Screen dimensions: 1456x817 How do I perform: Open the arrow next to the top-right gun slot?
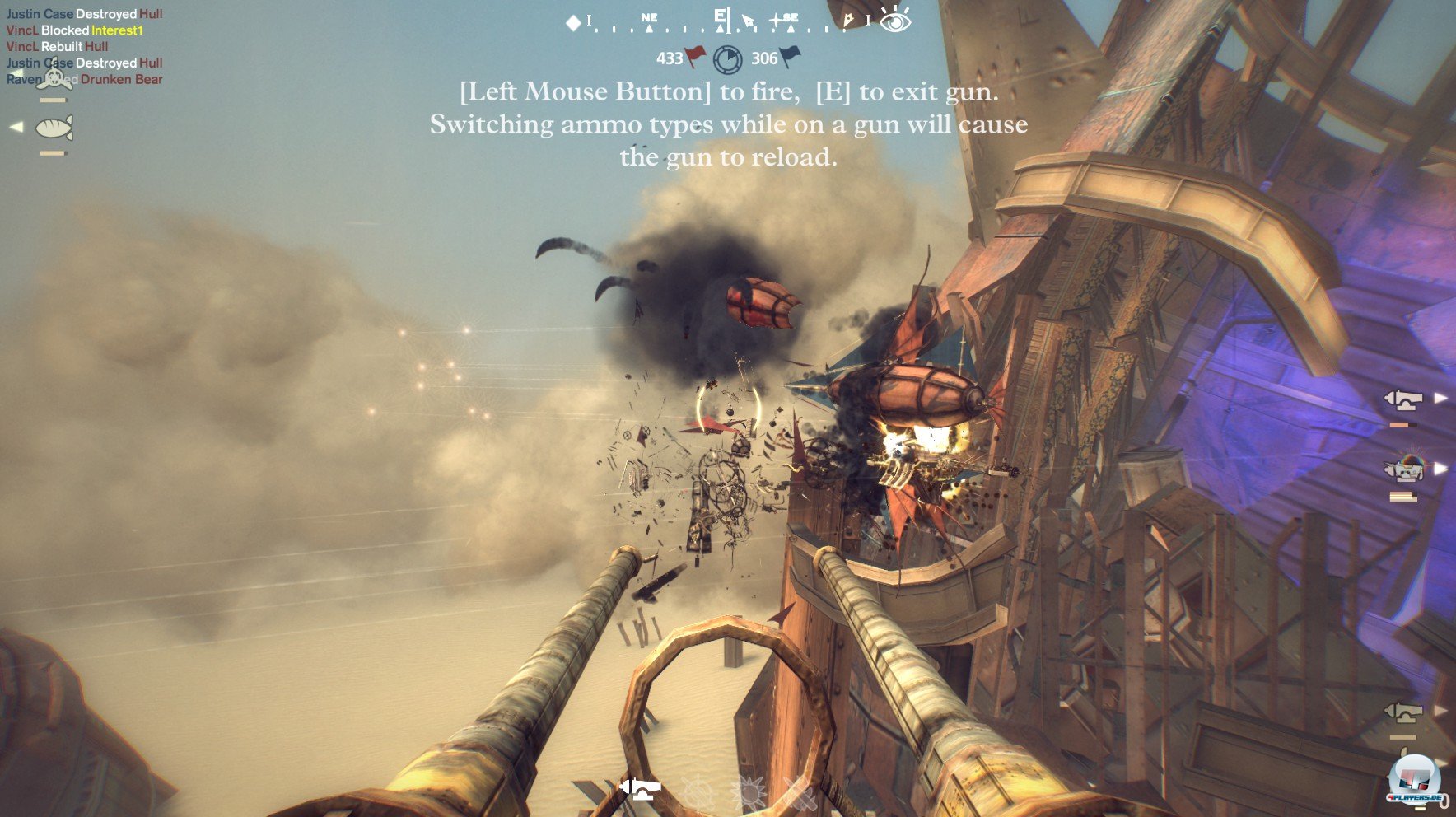1440,398
